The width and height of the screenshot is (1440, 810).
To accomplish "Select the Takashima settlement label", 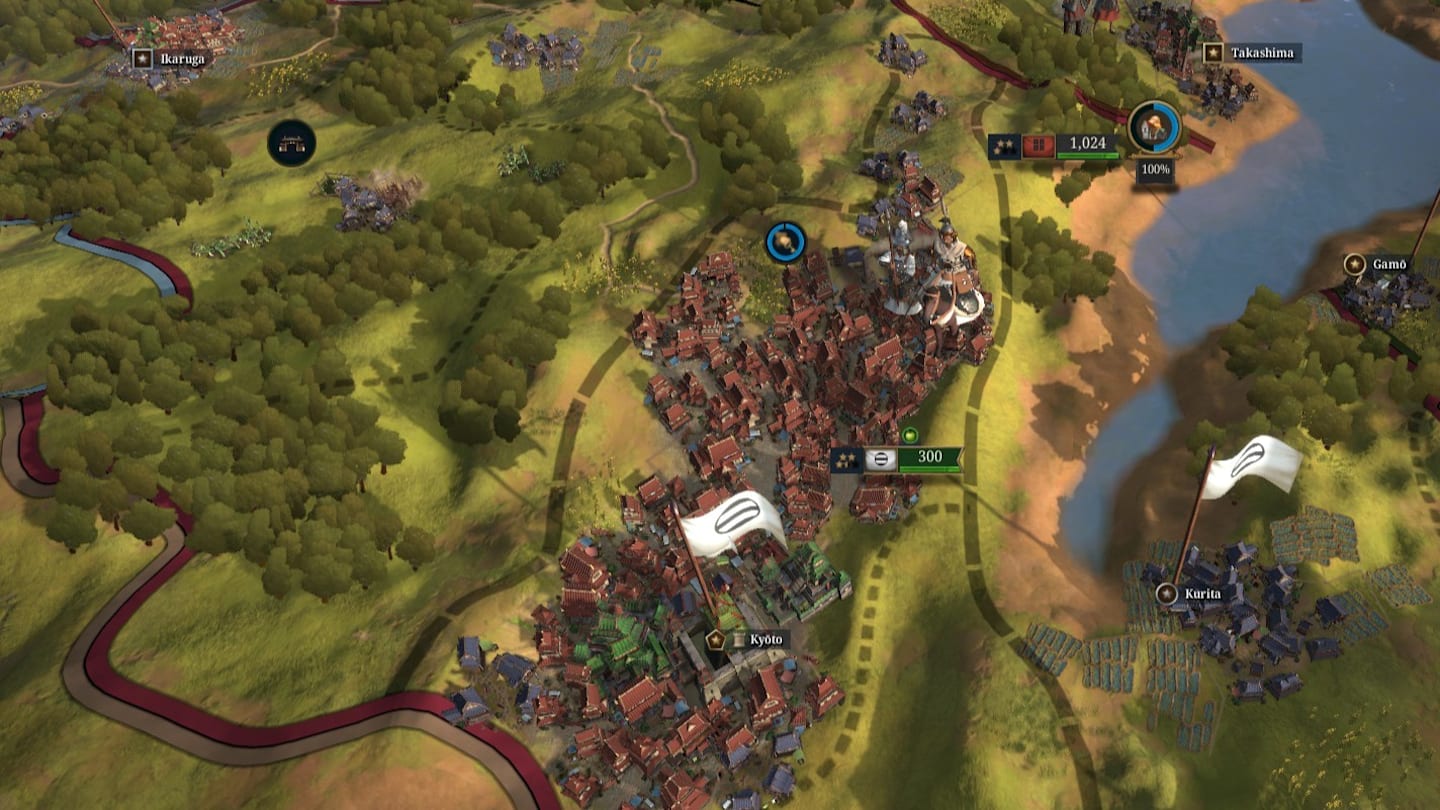I will click(x=1252, y=53).
